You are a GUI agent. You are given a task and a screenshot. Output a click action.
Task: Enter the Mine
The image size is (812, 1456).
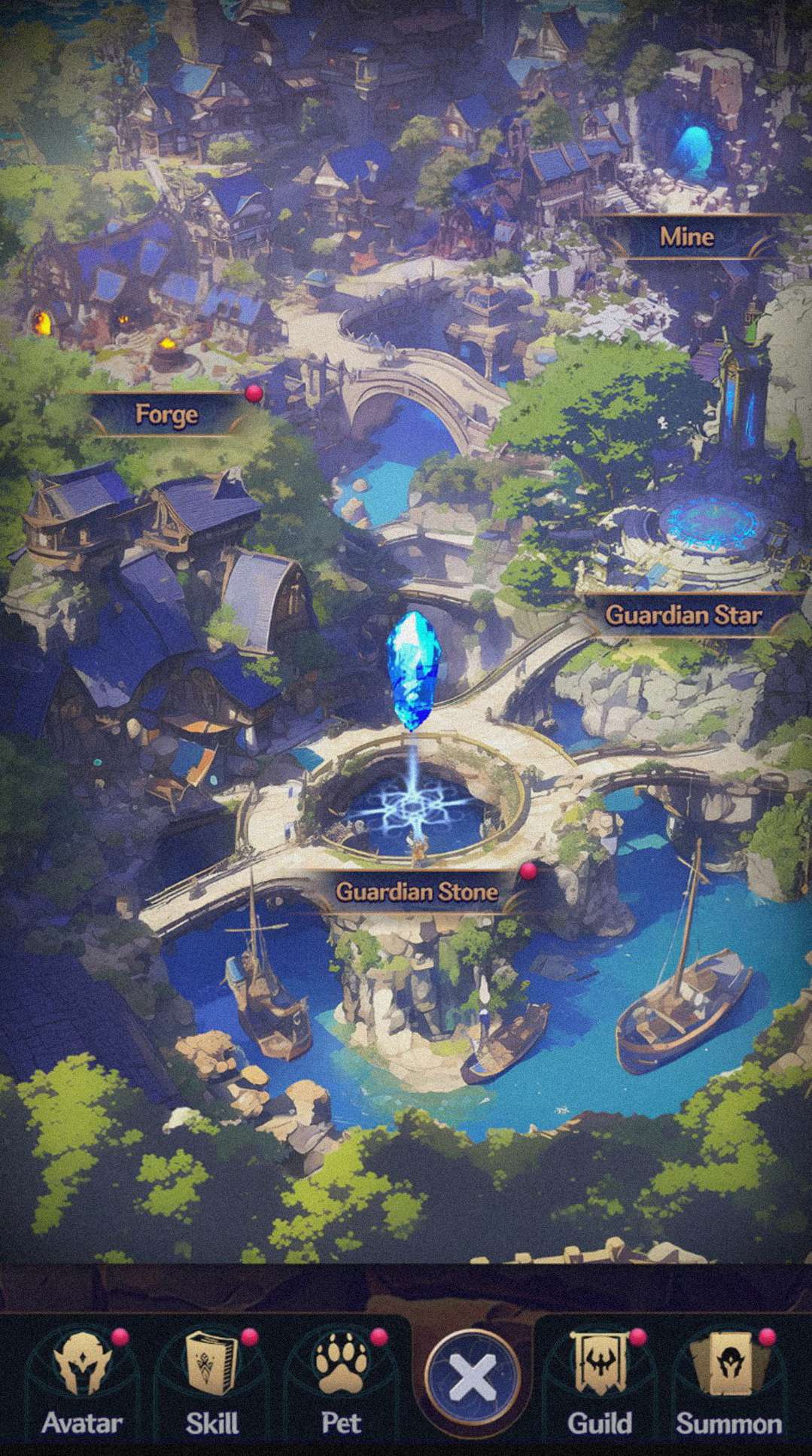coord(686,237)
